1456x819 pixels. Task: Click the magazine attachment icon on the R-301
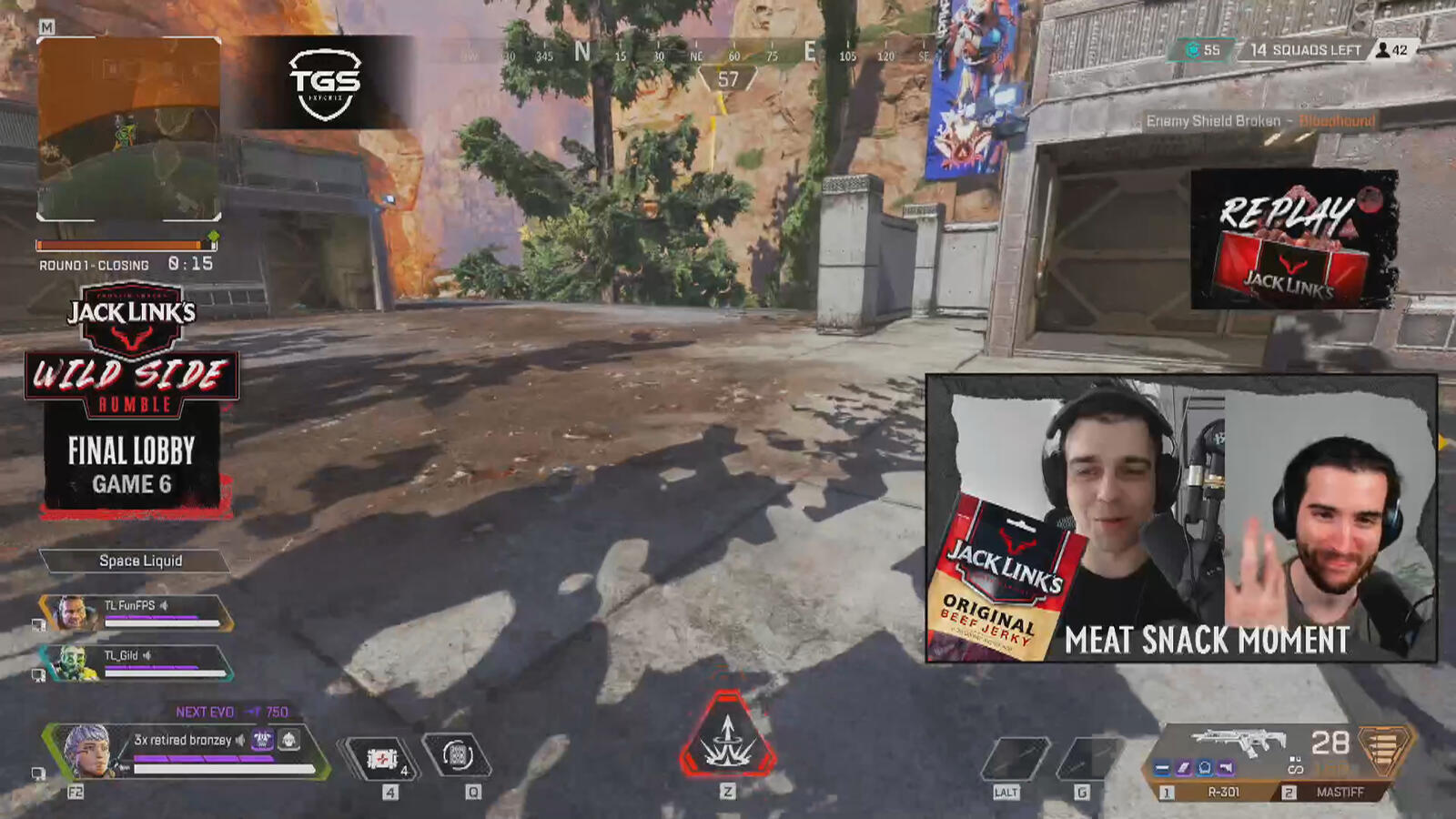pyautogui.click(x=1183, y=769)
